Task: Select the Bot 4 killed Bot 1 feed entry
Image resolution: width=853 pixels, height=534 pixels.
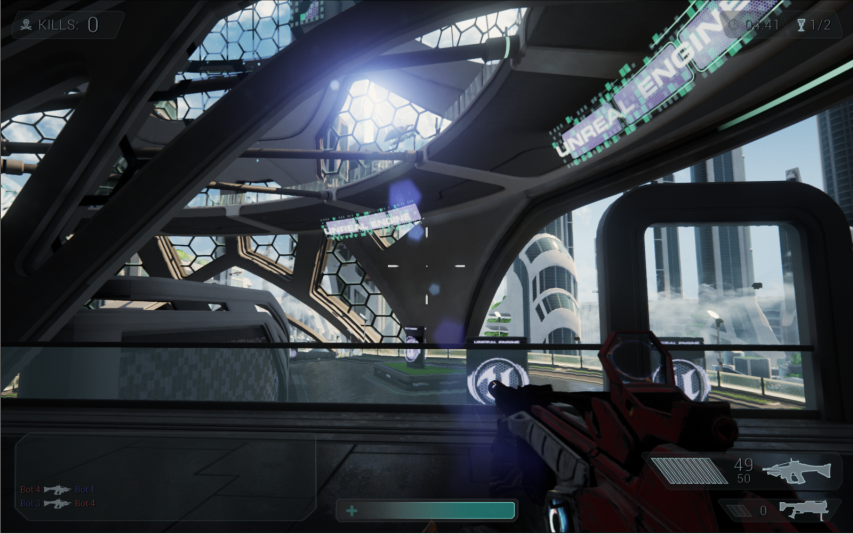Action: 57,490
